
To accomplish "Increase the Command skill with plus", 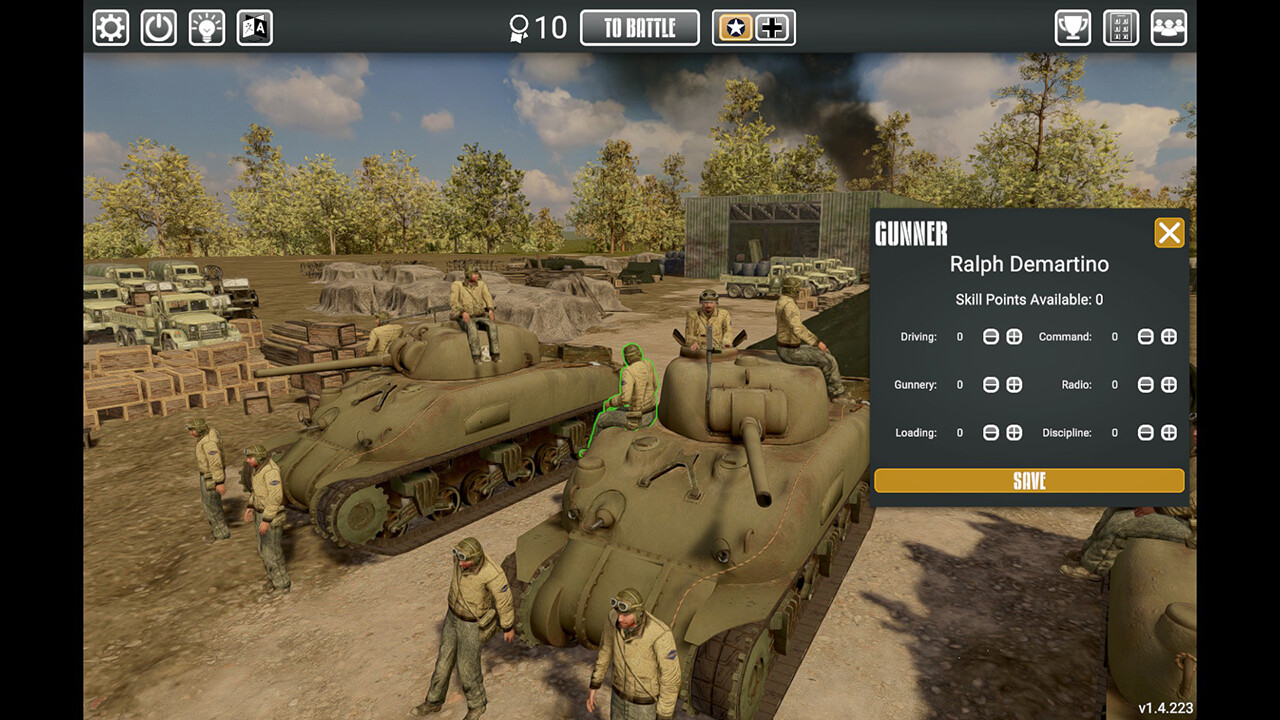I will coord(1169,337).
